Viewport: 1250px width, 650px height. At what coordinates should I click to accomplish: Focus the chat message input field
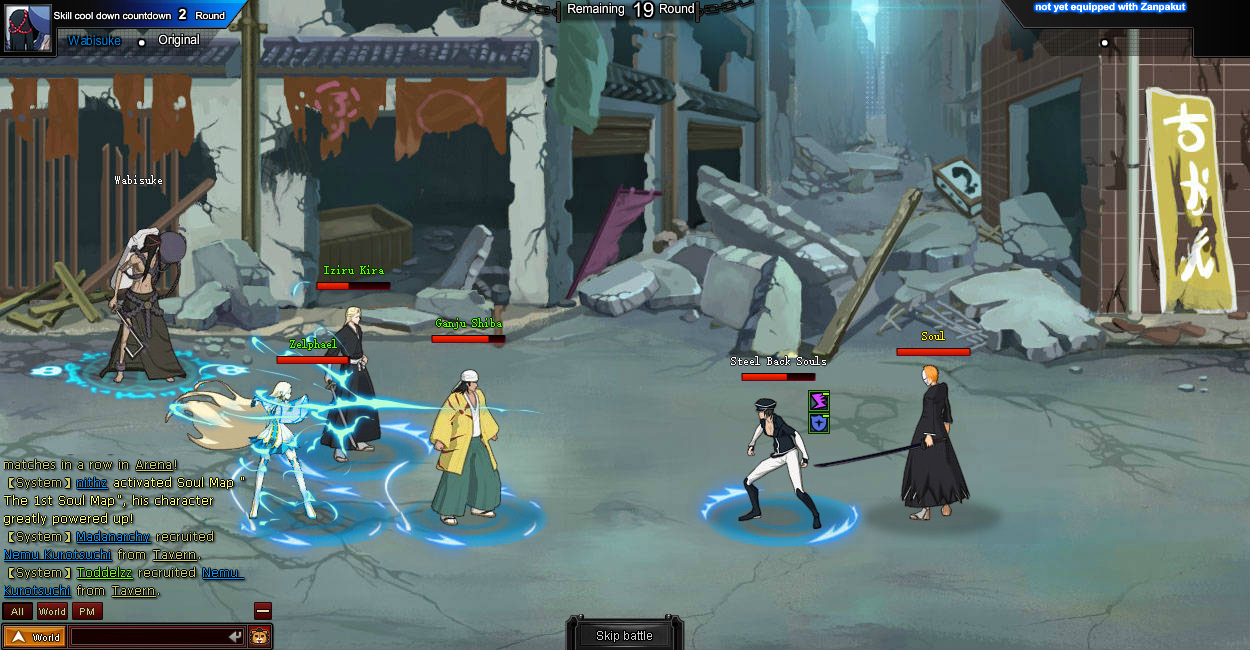pyautogui.click(x=150, y=637)
